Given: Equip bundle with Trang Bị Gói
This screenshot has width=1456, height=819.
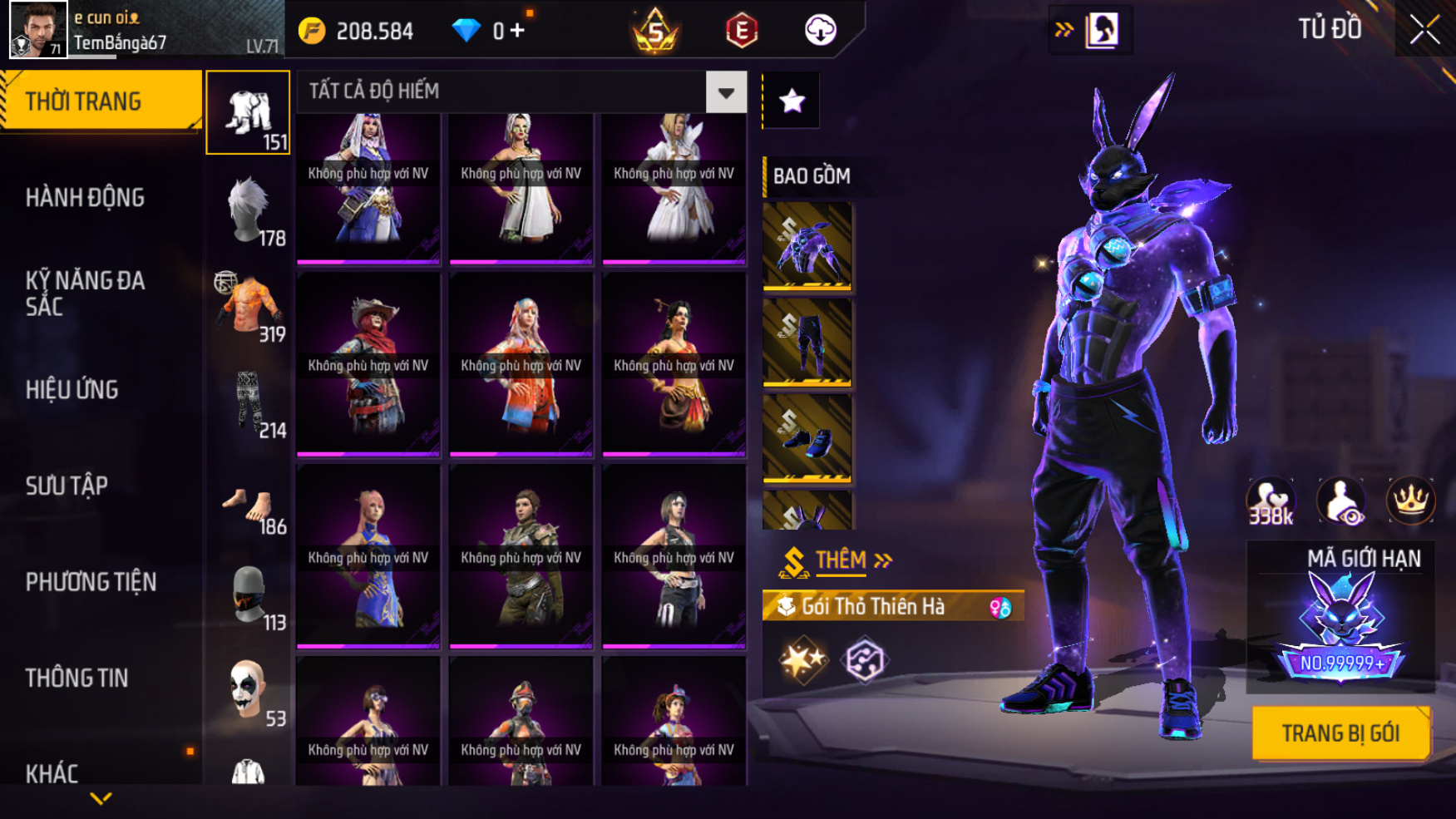Looking at the screenshot, I should point(1340,733).
